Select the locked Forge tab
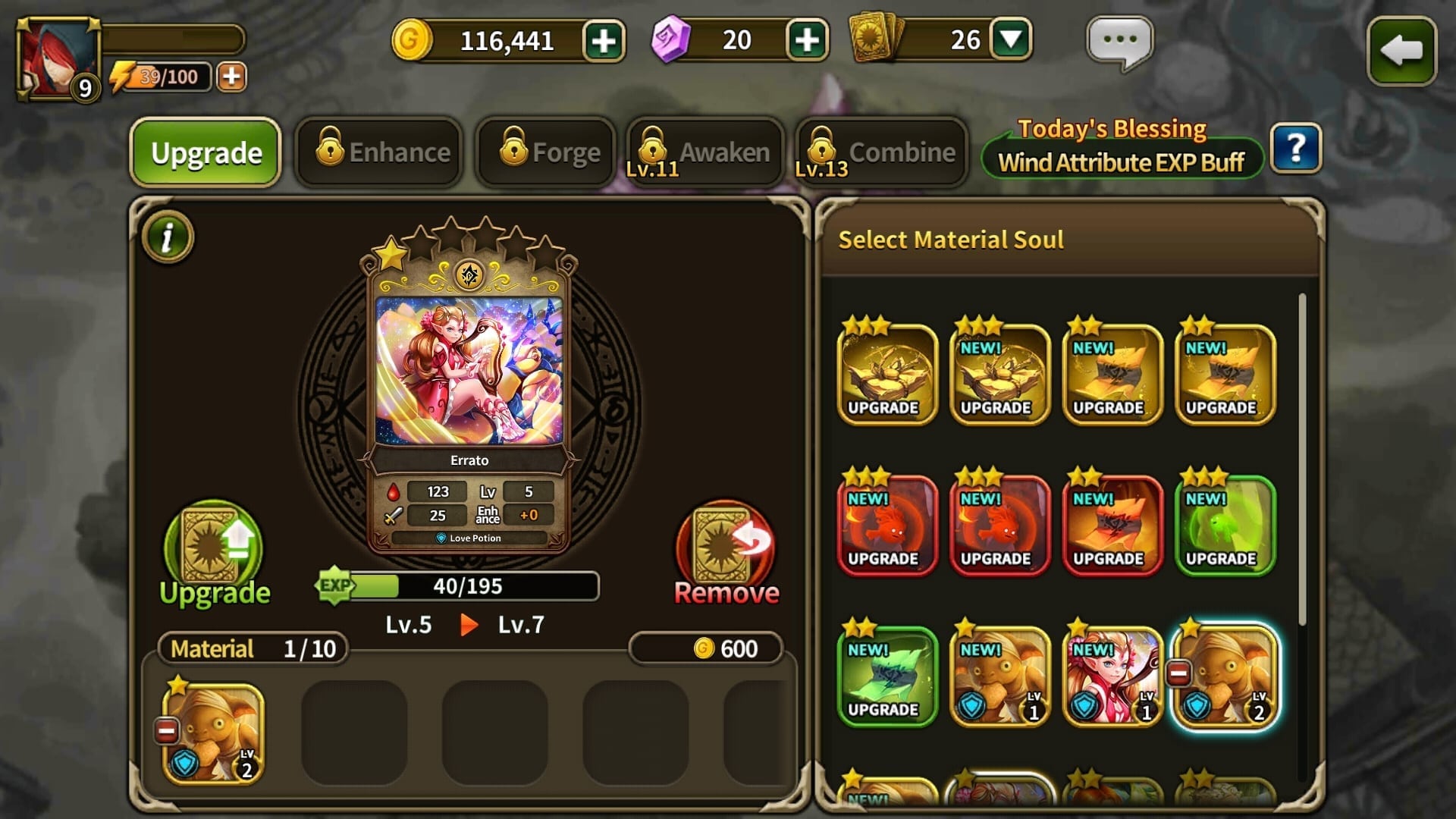The height and width of the screenshot is (819, 1456). tap(546, 152)
